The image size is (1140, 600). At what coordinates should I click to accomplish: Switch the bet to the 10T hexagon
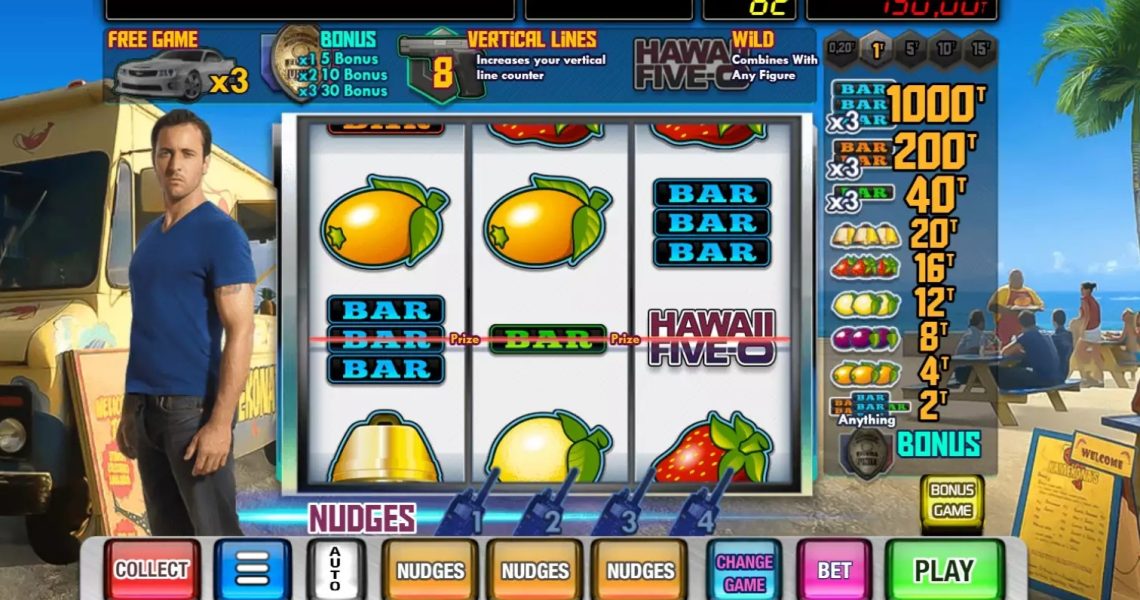point(945,49)
